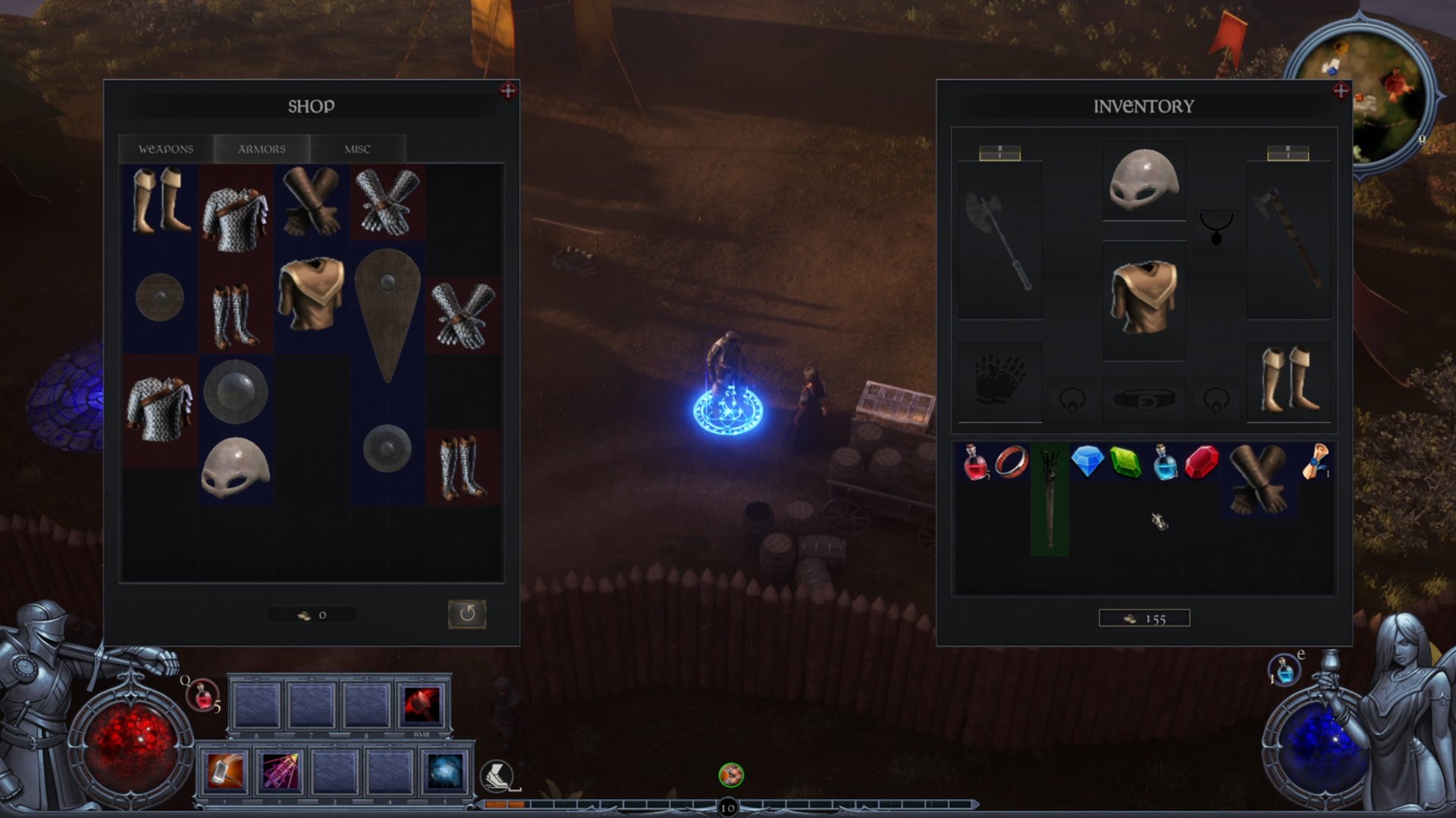Close the Inventory panel
Screen dimensions: 1456x818
1341,91
